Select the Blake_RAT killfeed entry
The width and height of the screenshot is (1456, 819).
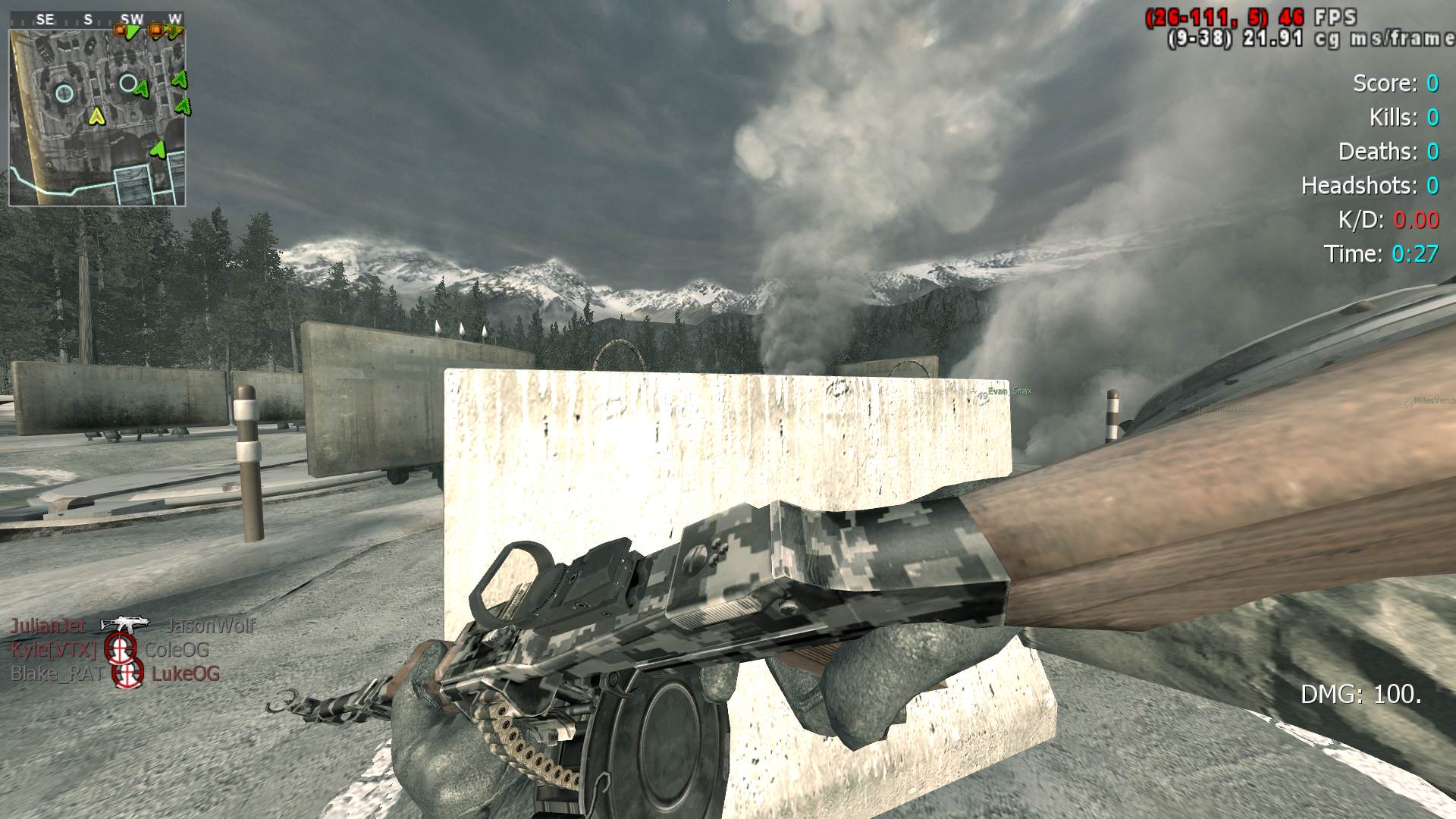point(114,673)
